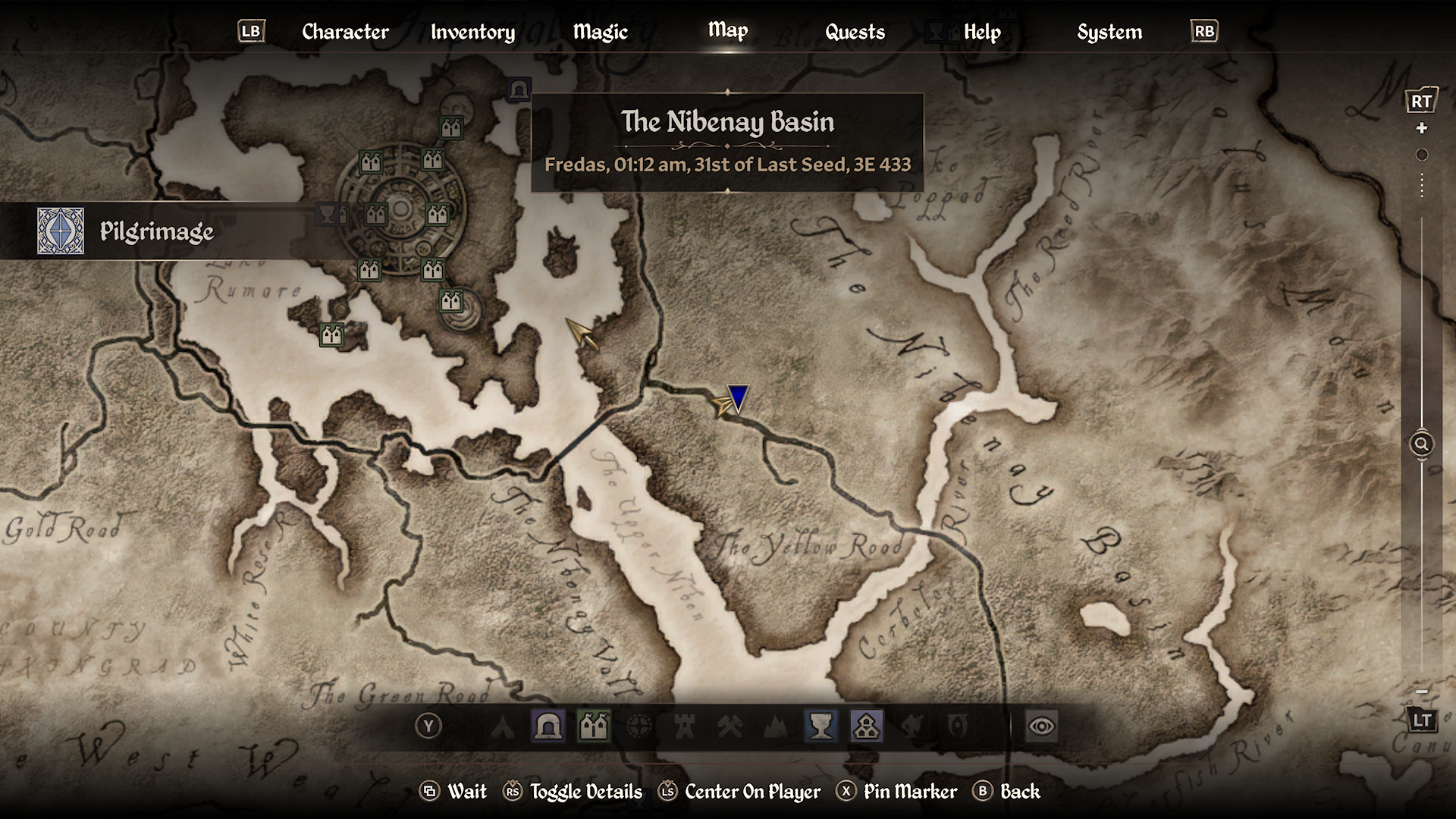Screen dimensions: 1456x819
Task: Open the Inventory tab
Action: pyautogui.click(x=472, y=32)
